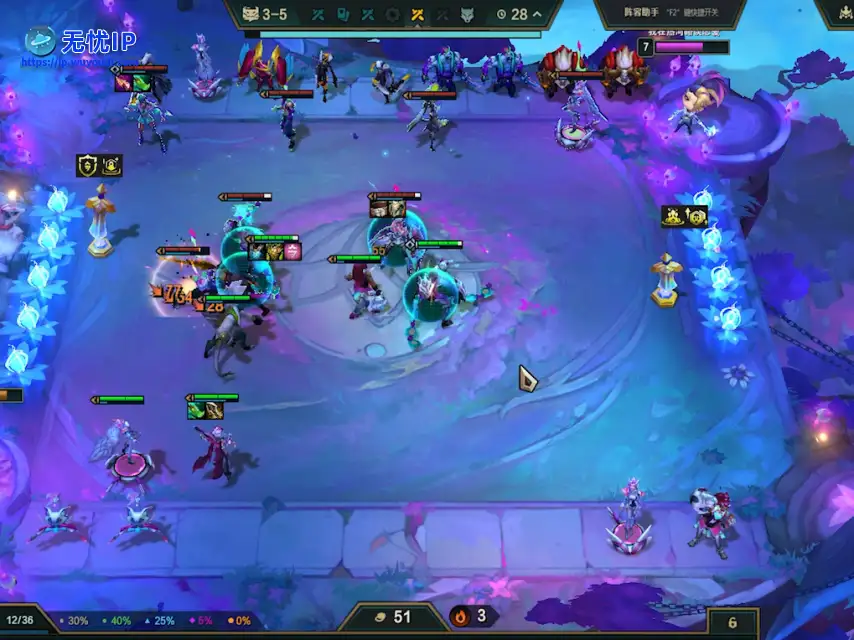Show the opponent's first yellow augment icon

pyautogui.click(x=673, y=216)
